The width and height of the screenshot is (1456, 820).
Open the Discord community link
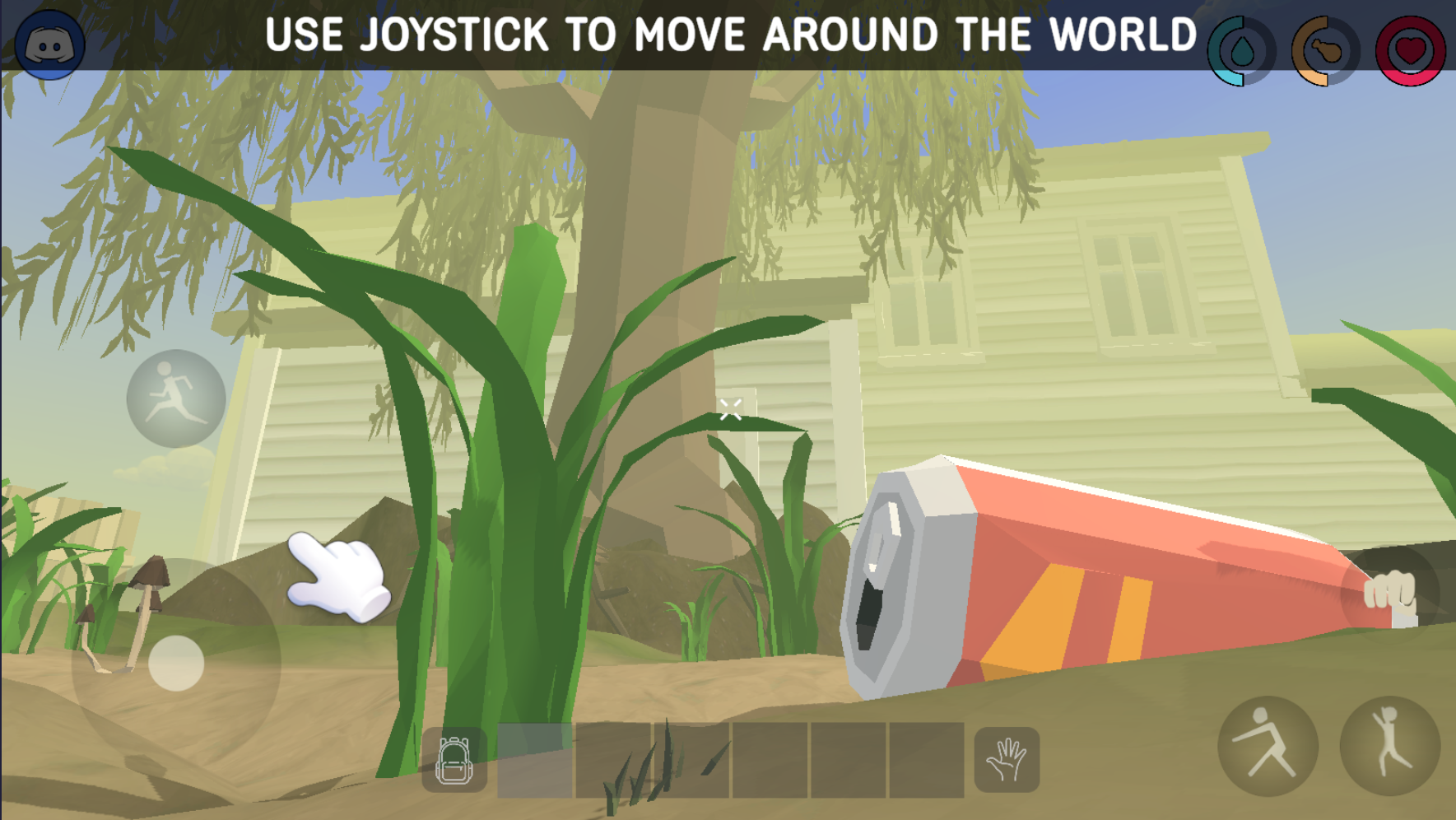(51, 43)
